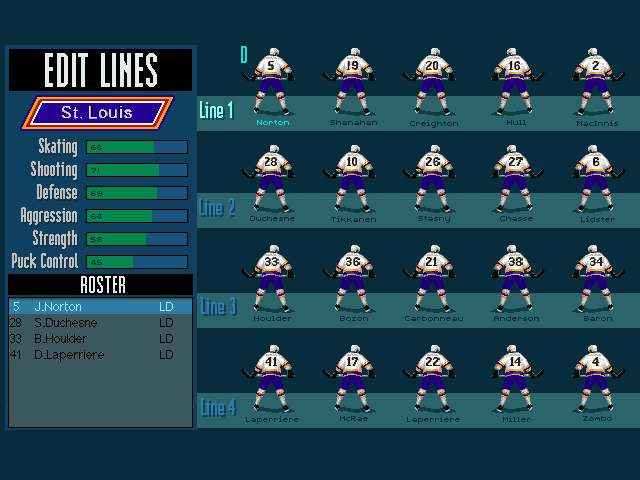Choose Creighton number 20 player slot
The image size is (640, 480).
tap(432, 85)
